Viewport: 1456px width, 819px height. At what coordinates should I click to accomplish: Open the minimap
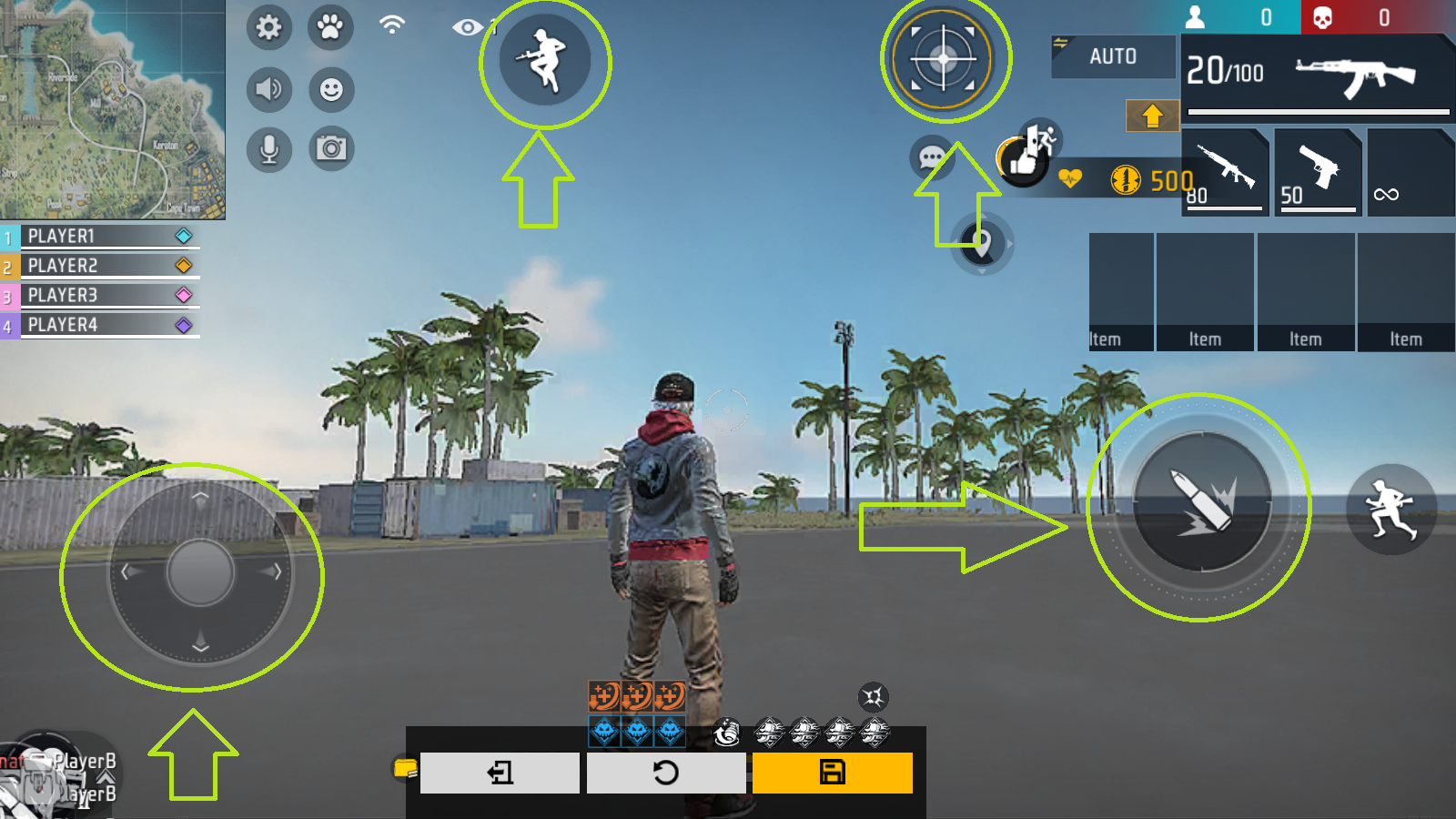coord(111,108)
